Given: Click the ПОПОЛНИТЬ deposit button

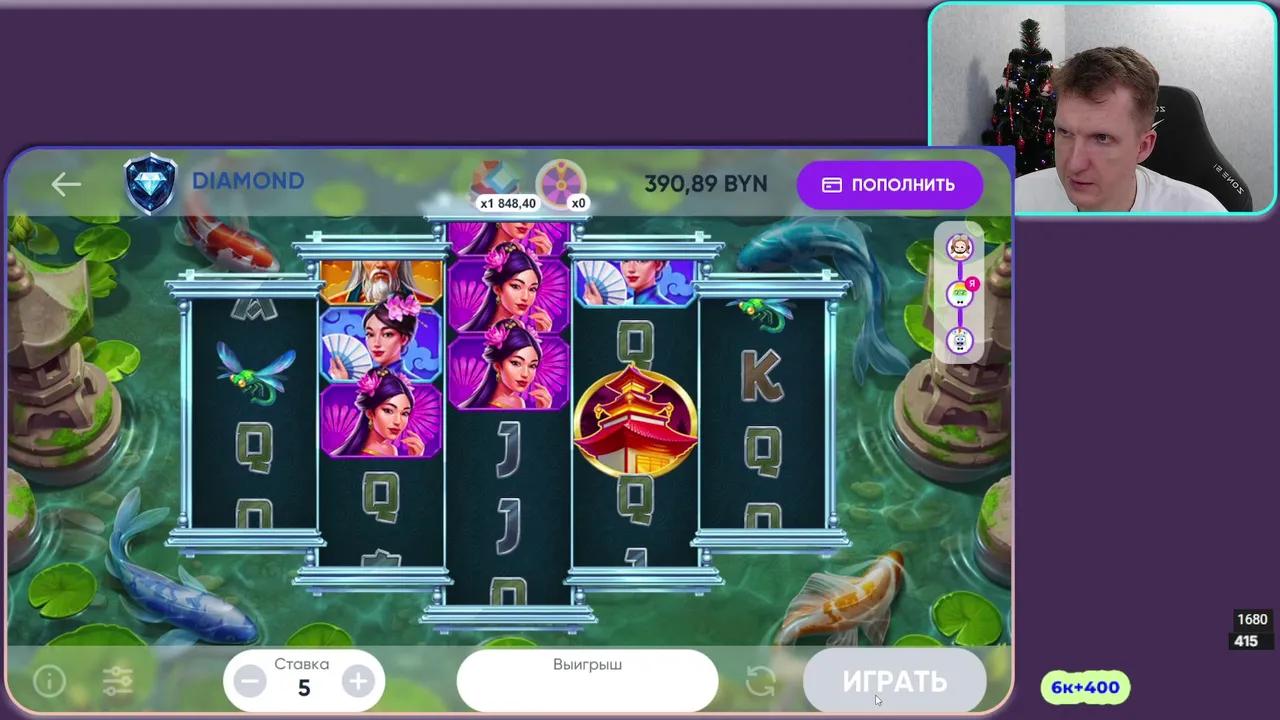Looking at the screenshot, I should coord(890,184).
